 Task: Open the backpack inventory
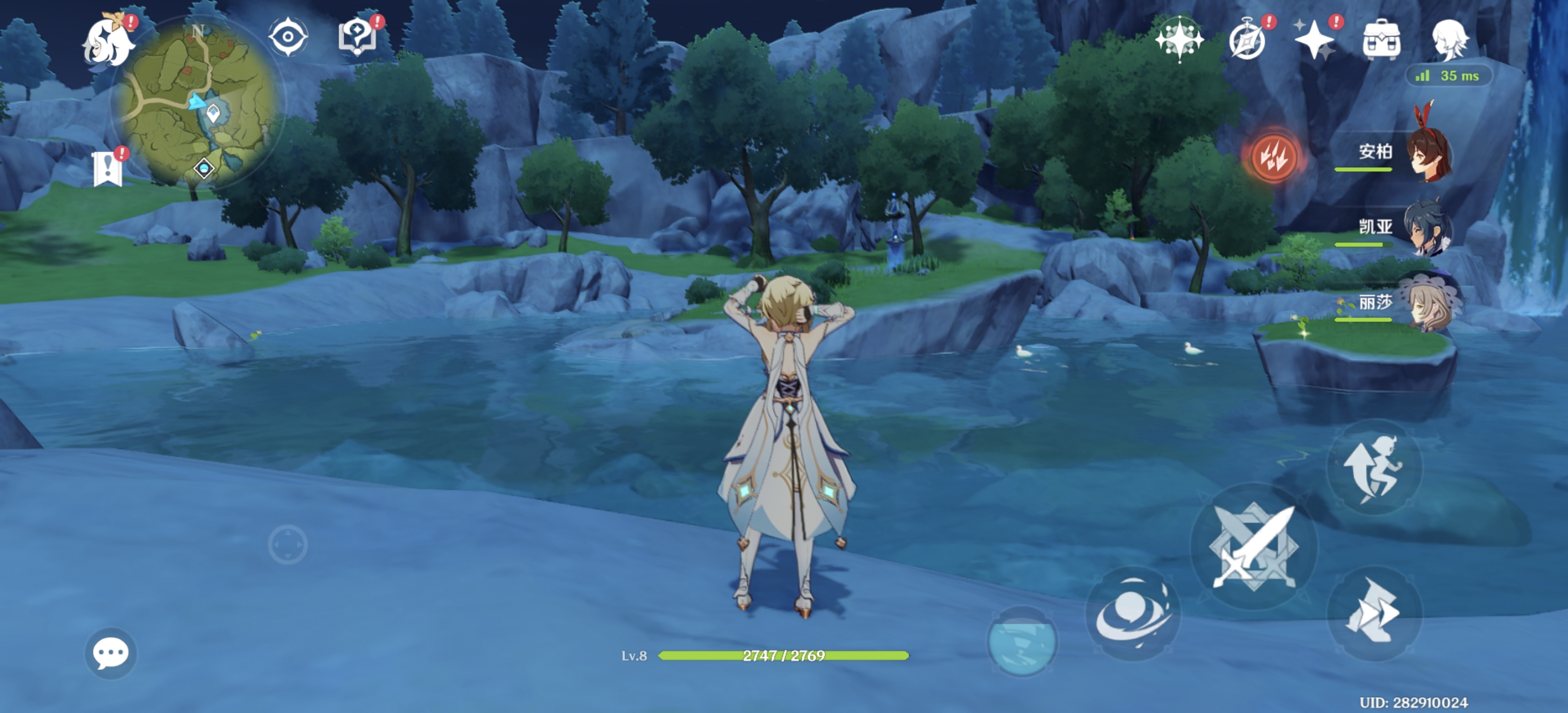(1381, 40)
